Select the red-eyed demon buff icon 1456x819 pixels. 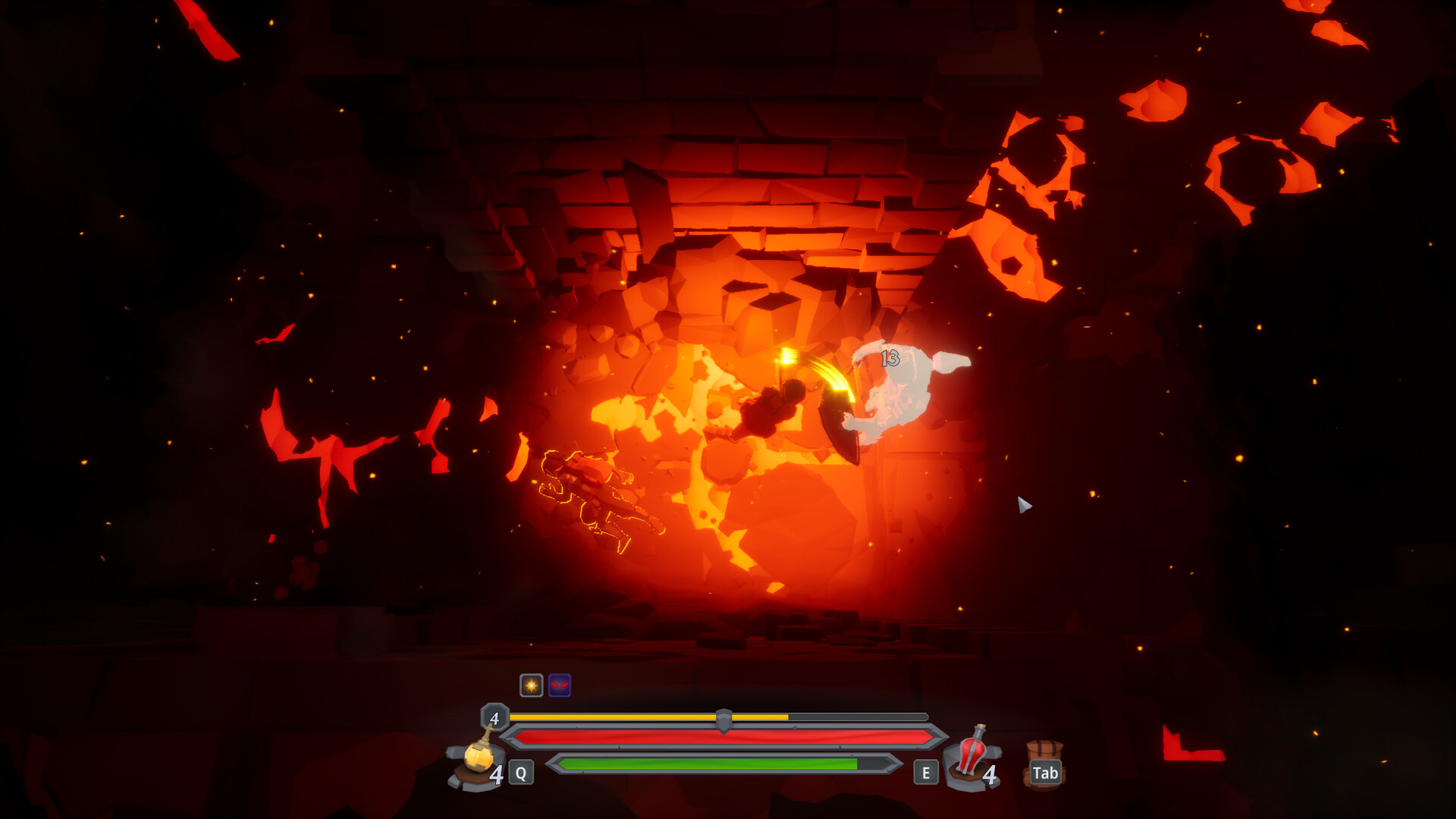point(558,683)
